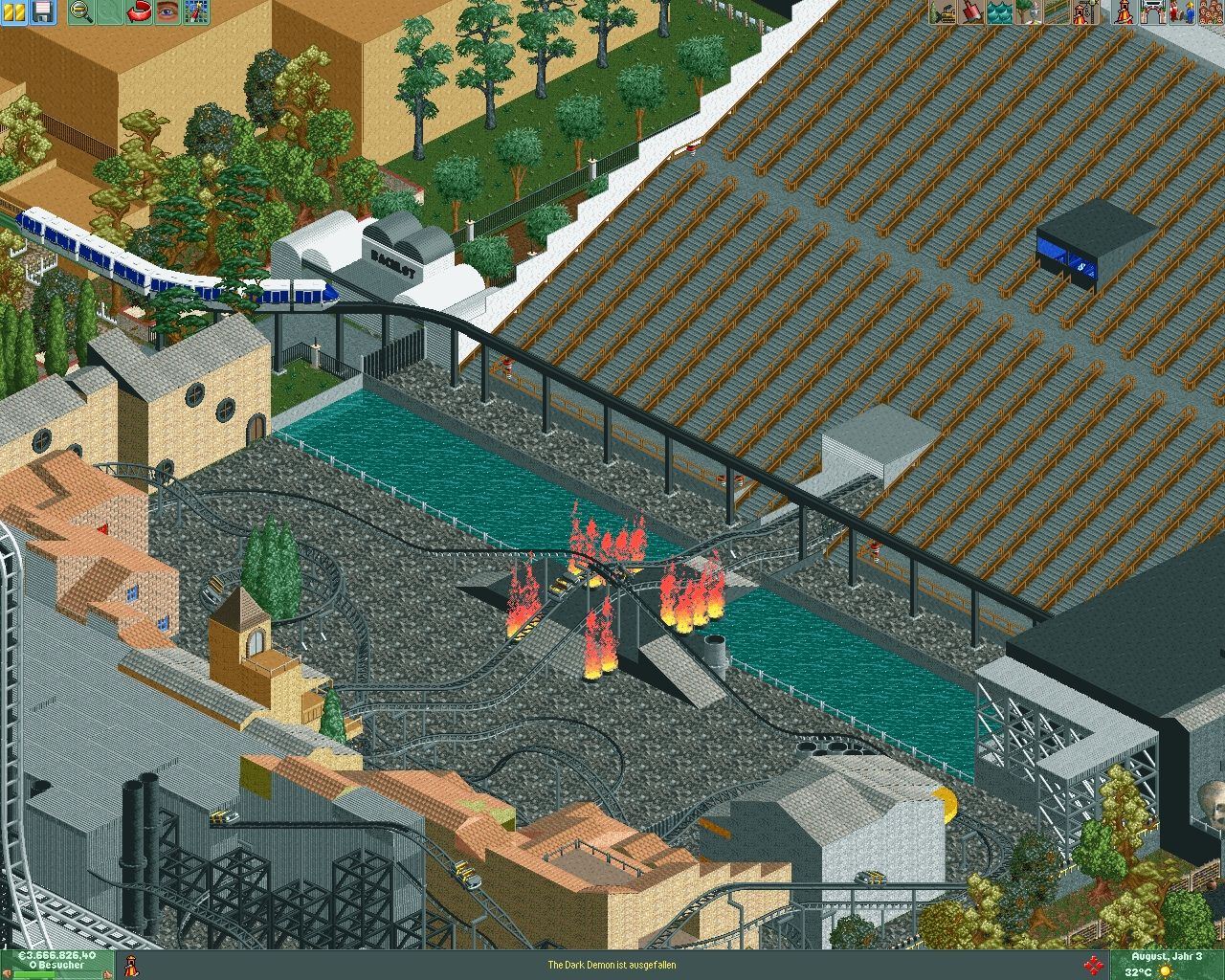Open the eye view options menu
Screen dimensions: 1225x980
(x=168, y=11)
